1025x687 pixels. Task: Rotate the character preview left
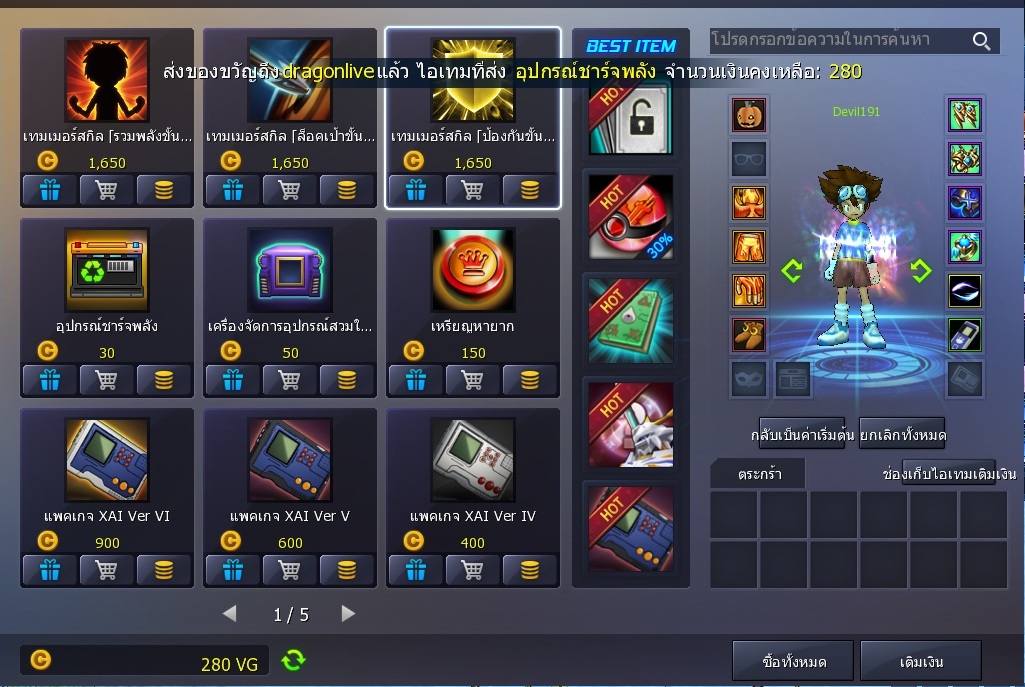[x=792, y=271]
